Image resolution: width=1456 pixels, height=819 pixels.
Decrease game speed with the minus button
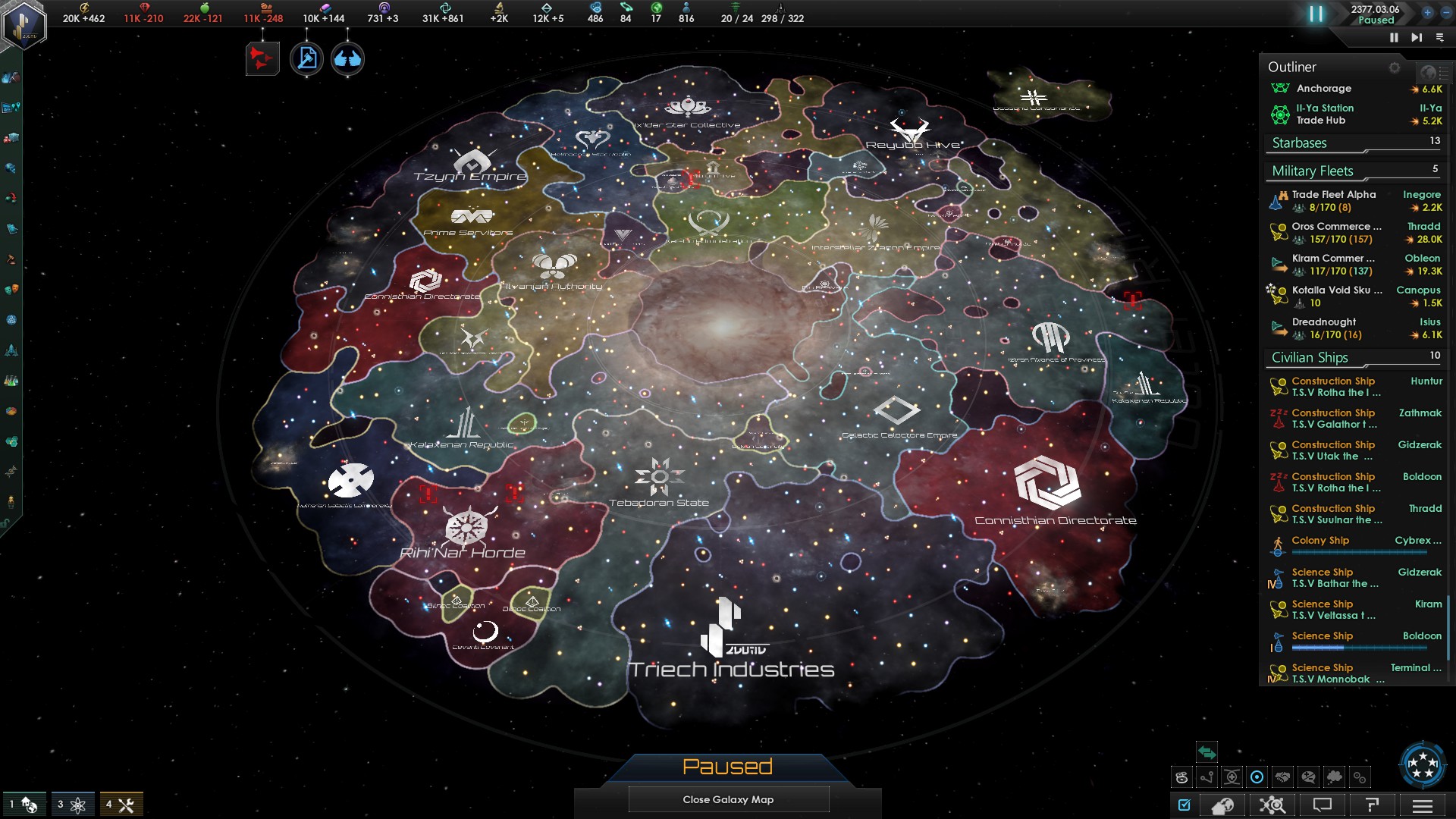(1445, 12)
